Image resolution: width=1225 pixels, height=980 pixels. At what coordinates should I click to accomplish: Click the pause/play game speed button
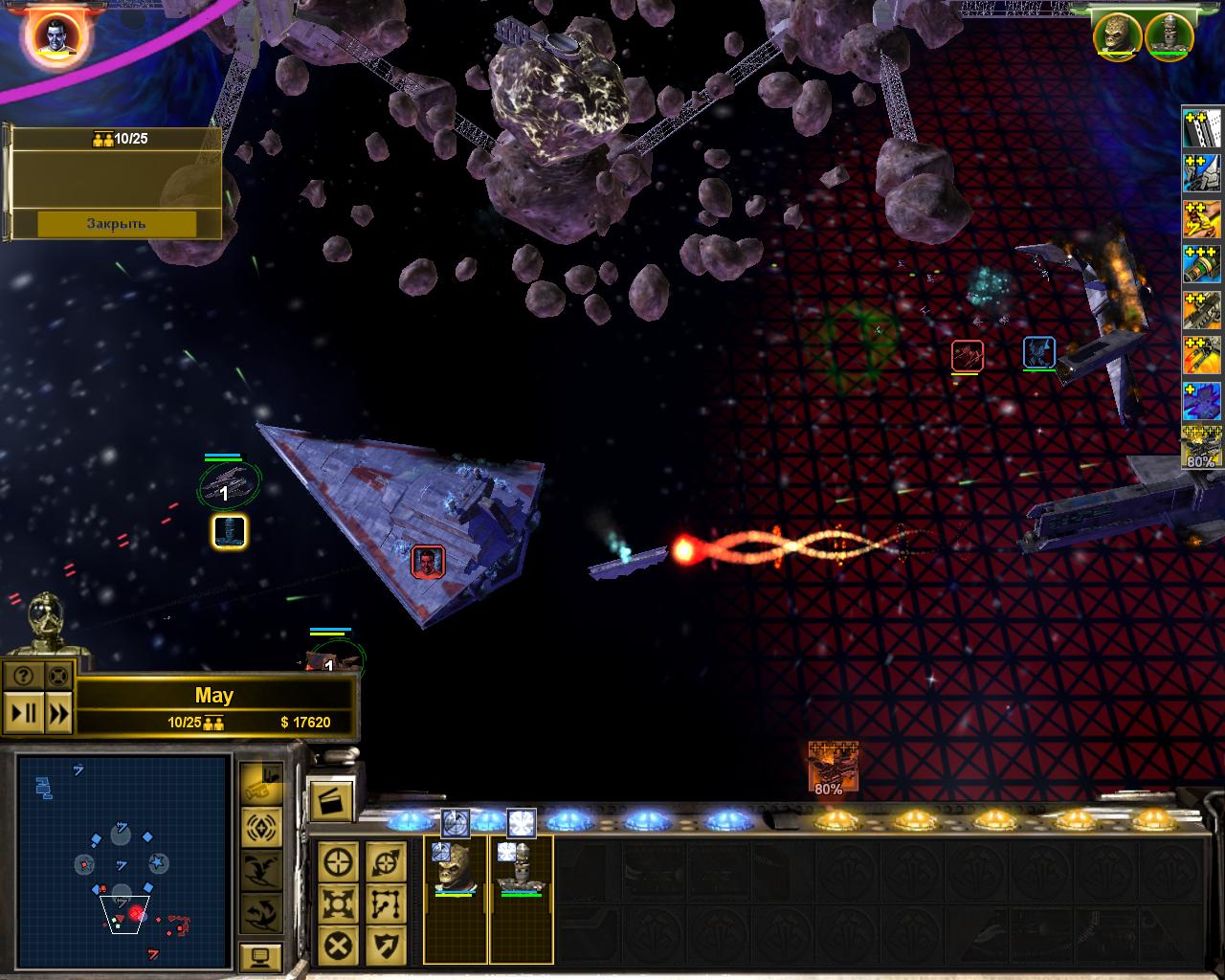point(24,713)
